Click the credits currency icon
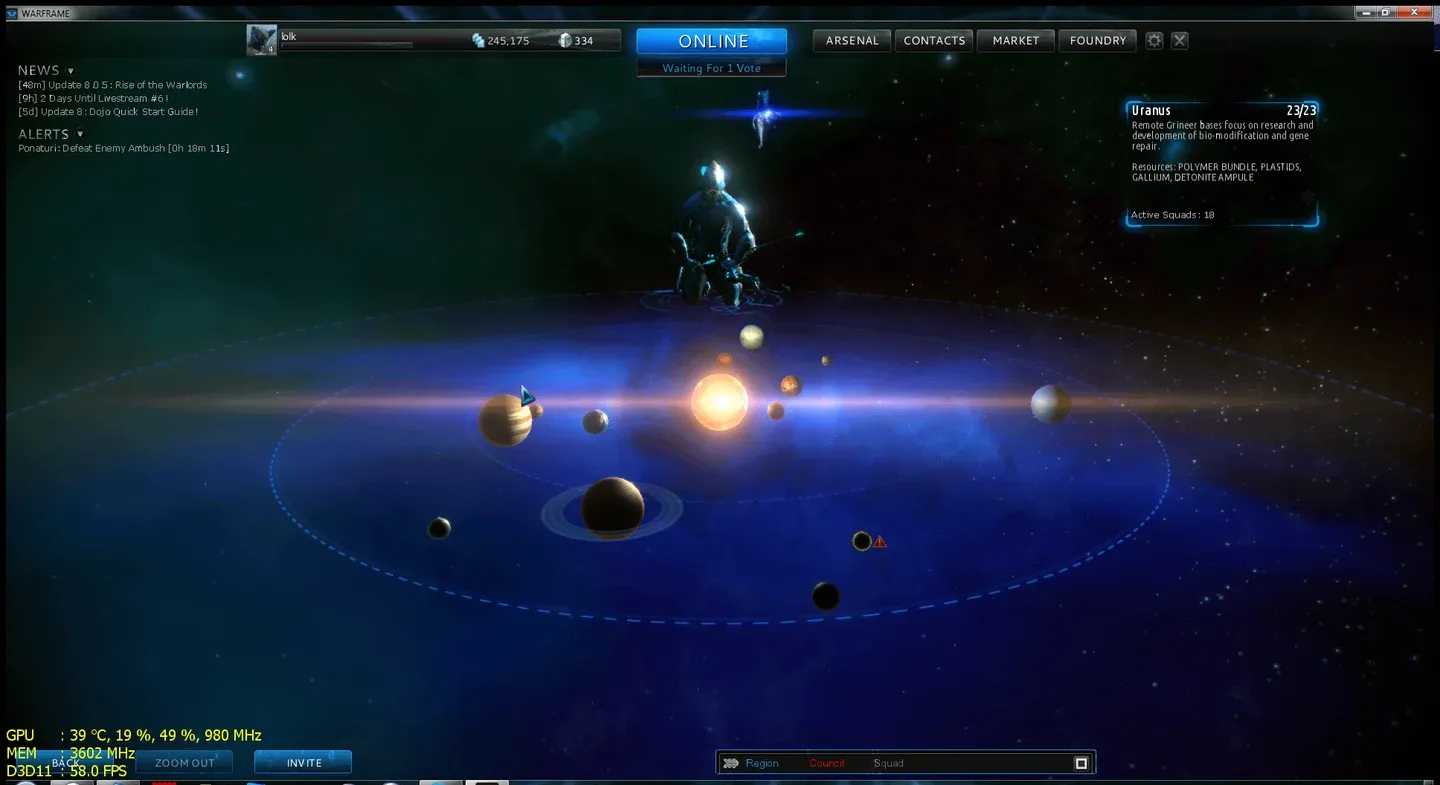Viewport: 1440px width, 785px height. 478,40
